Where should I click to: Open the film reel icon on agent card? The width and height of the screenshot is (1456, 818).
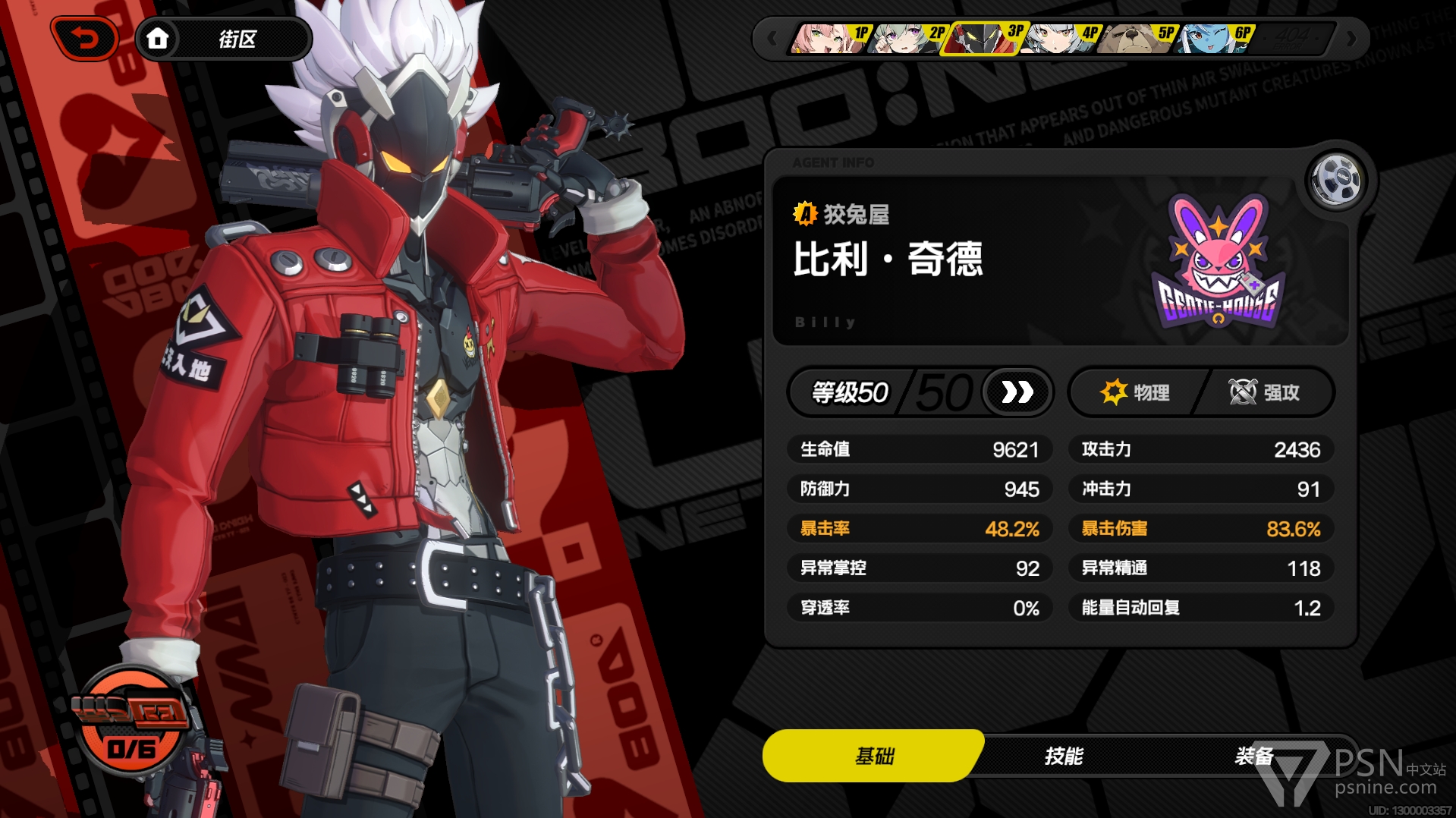coord(1337,180)
